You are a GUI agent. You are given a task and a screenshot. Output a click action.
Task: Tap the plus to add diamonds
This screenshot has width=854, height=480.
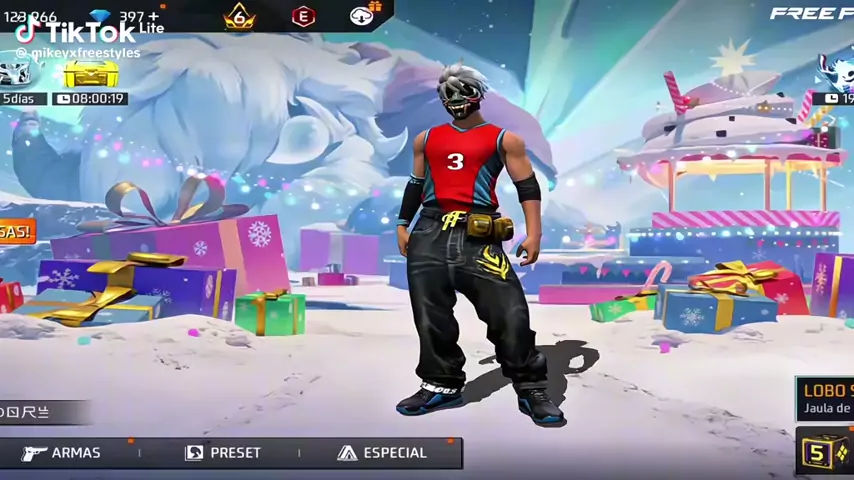click(x=153, y=16)
